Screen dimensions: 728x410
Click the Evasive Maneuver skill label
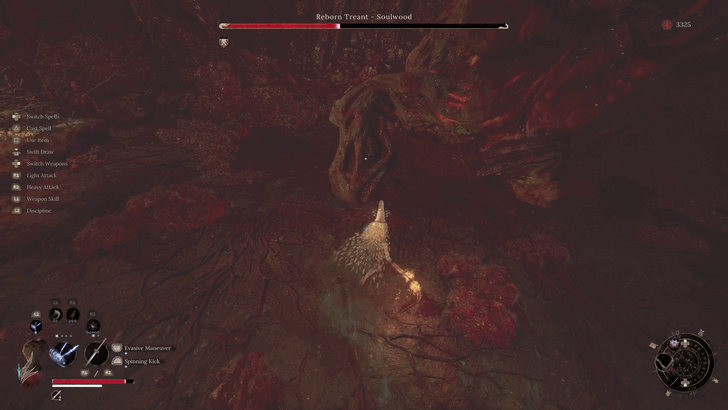point(147,348)
